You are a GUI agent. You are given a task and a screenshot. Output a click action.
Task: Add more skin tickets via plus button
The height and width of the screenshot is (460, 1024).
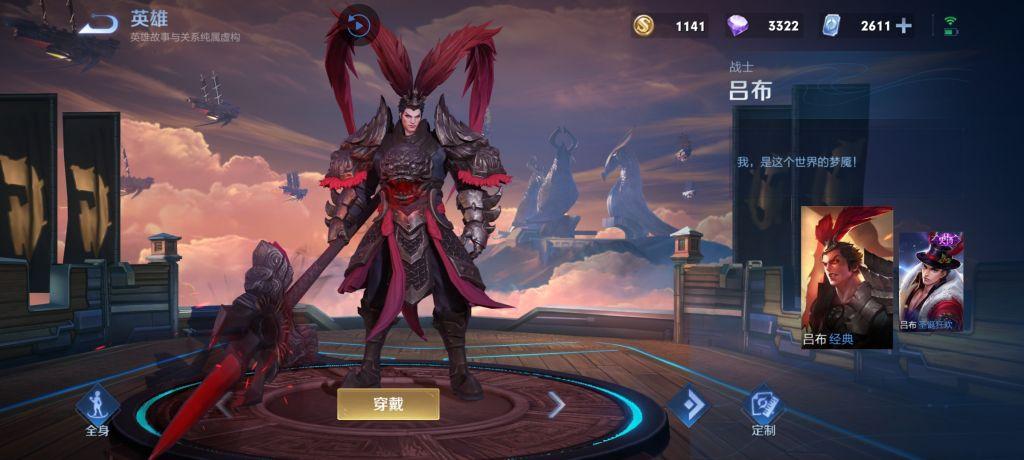904,26
